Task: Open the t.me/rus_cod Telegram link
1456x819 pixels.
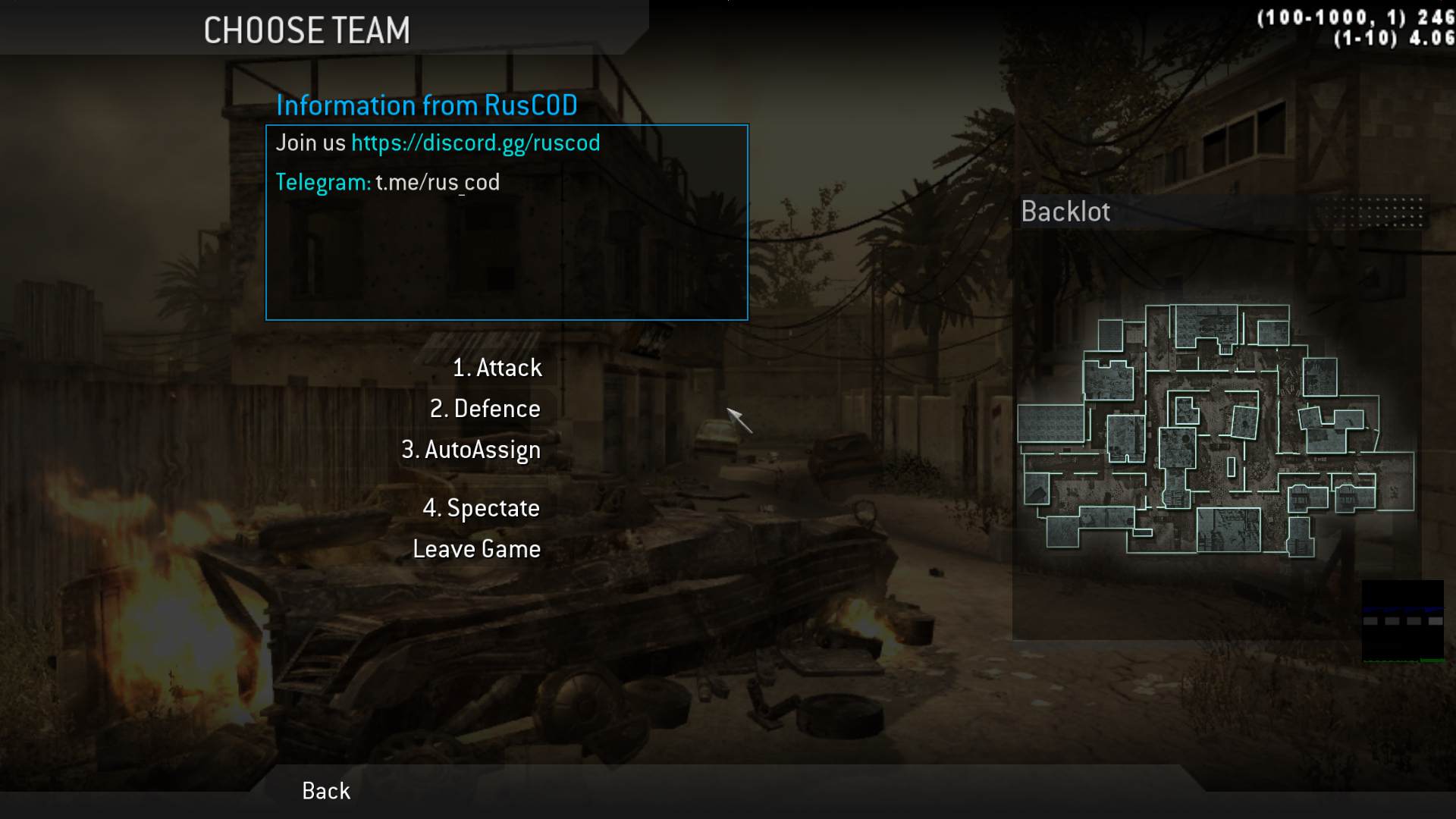Action: (438, 183)
